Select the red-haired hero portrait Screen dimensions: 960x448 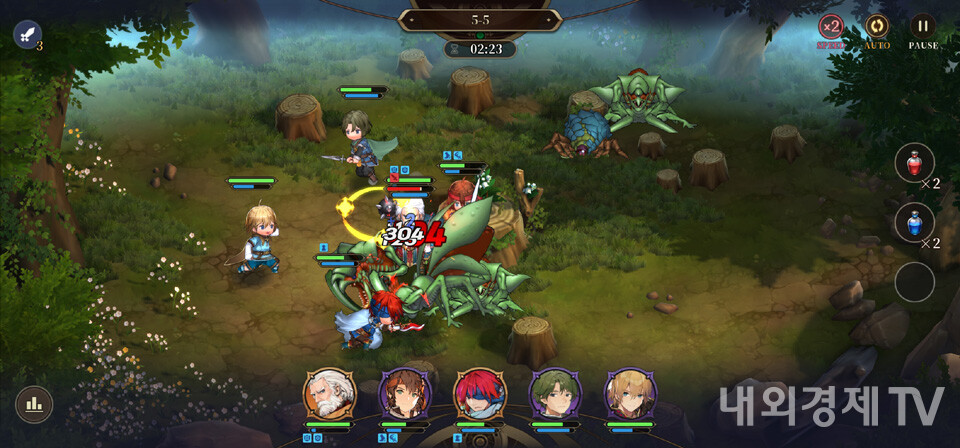coord(479,394)
